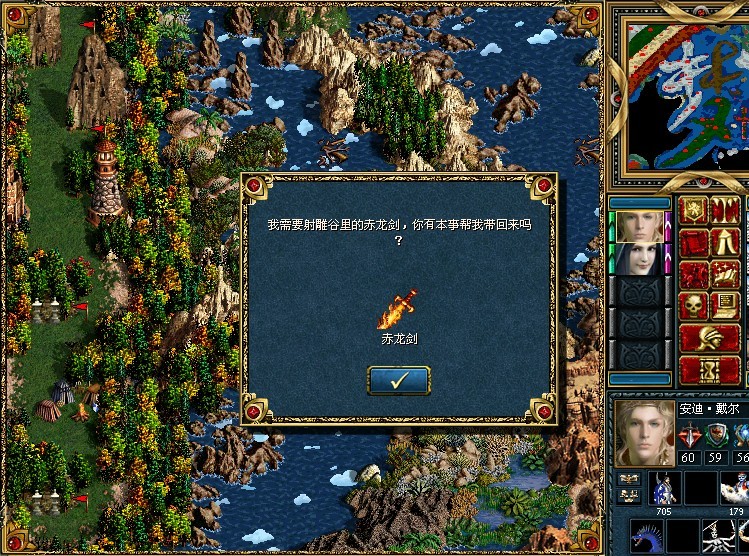
Task: End turn with the hourglass button
Action: coord(710,370)
